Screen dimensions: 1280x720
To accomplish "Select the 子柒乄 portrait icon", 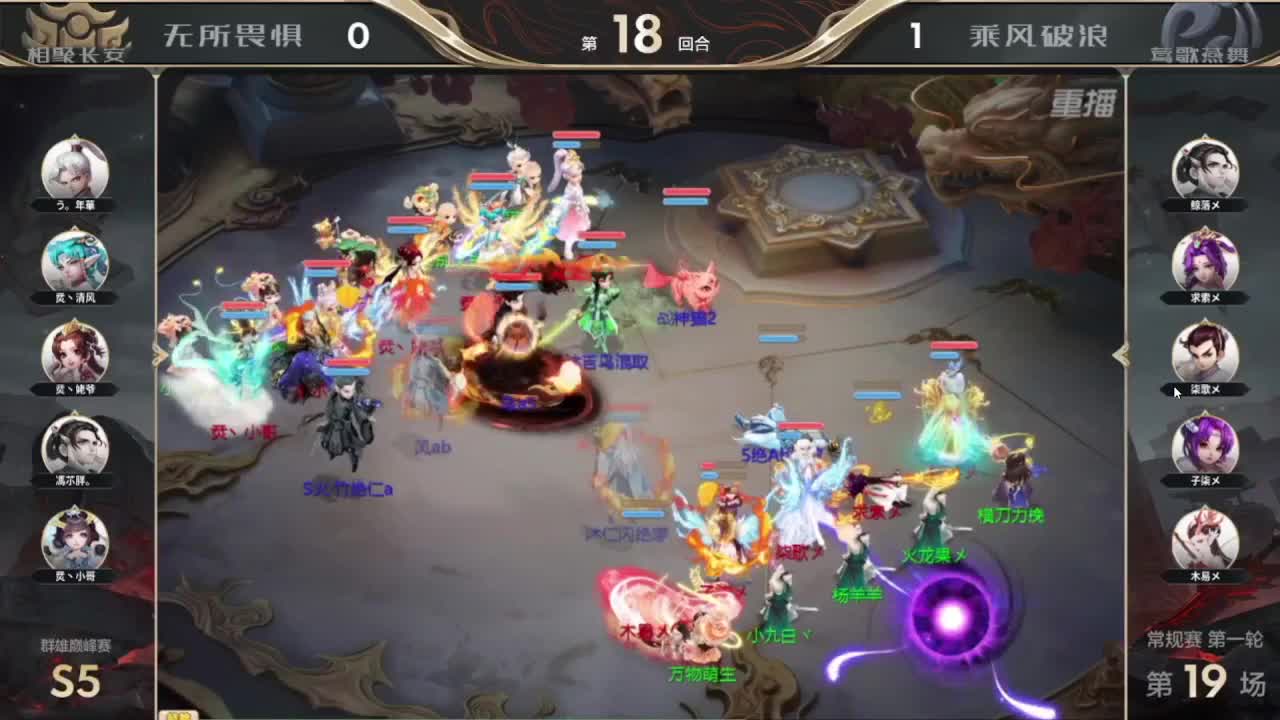I will pyautogui.click(x=1205, y=445).
